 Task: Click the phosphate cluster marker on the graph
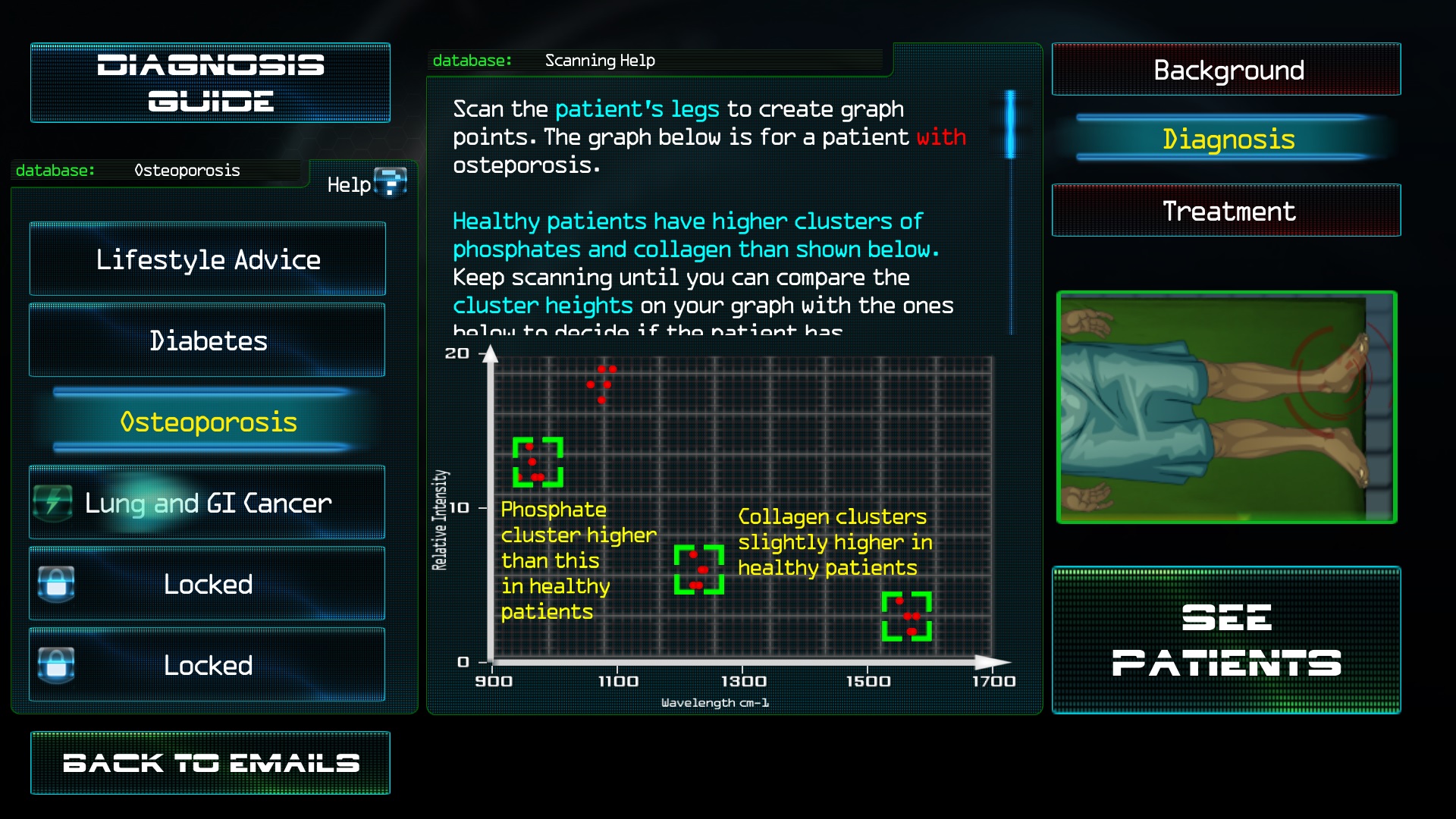(538, 463)
